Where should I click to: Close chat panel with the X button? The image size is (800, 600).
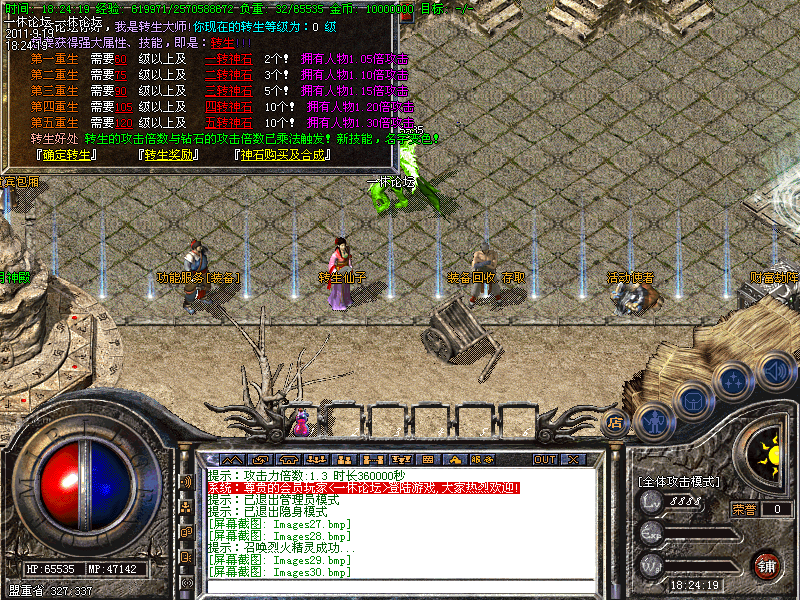pyautogui.click(x=573, y=459)
